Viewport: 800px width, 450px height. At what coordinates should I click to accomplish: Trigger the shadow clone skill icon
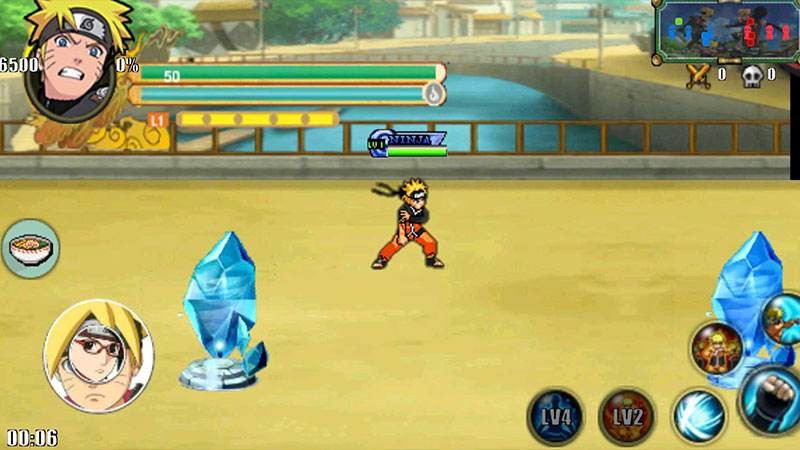[717, 350]
